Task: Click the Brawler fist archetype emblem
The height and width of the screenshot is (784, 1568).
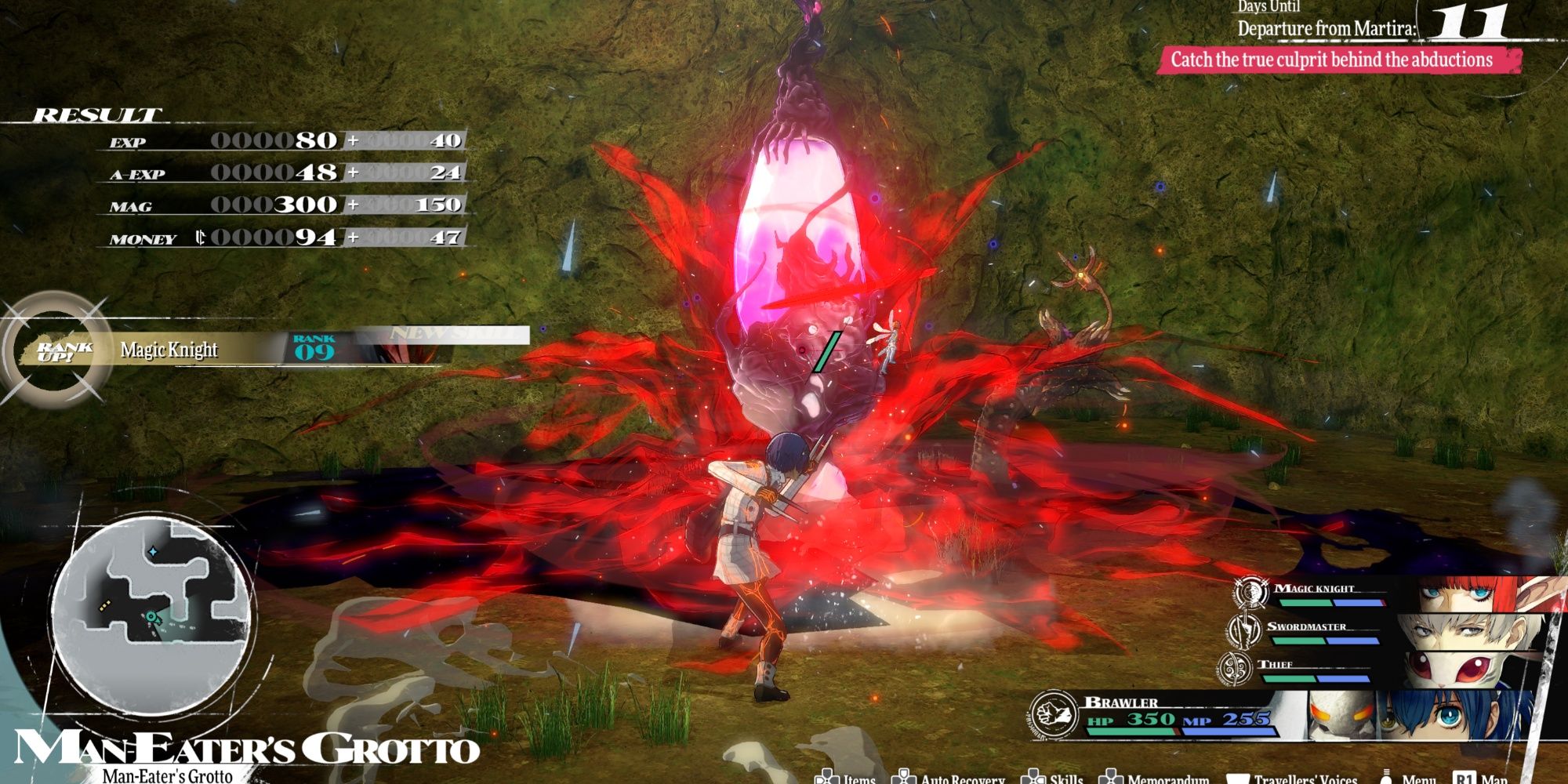Action: pyautogui.click(x=1053, y=714)
